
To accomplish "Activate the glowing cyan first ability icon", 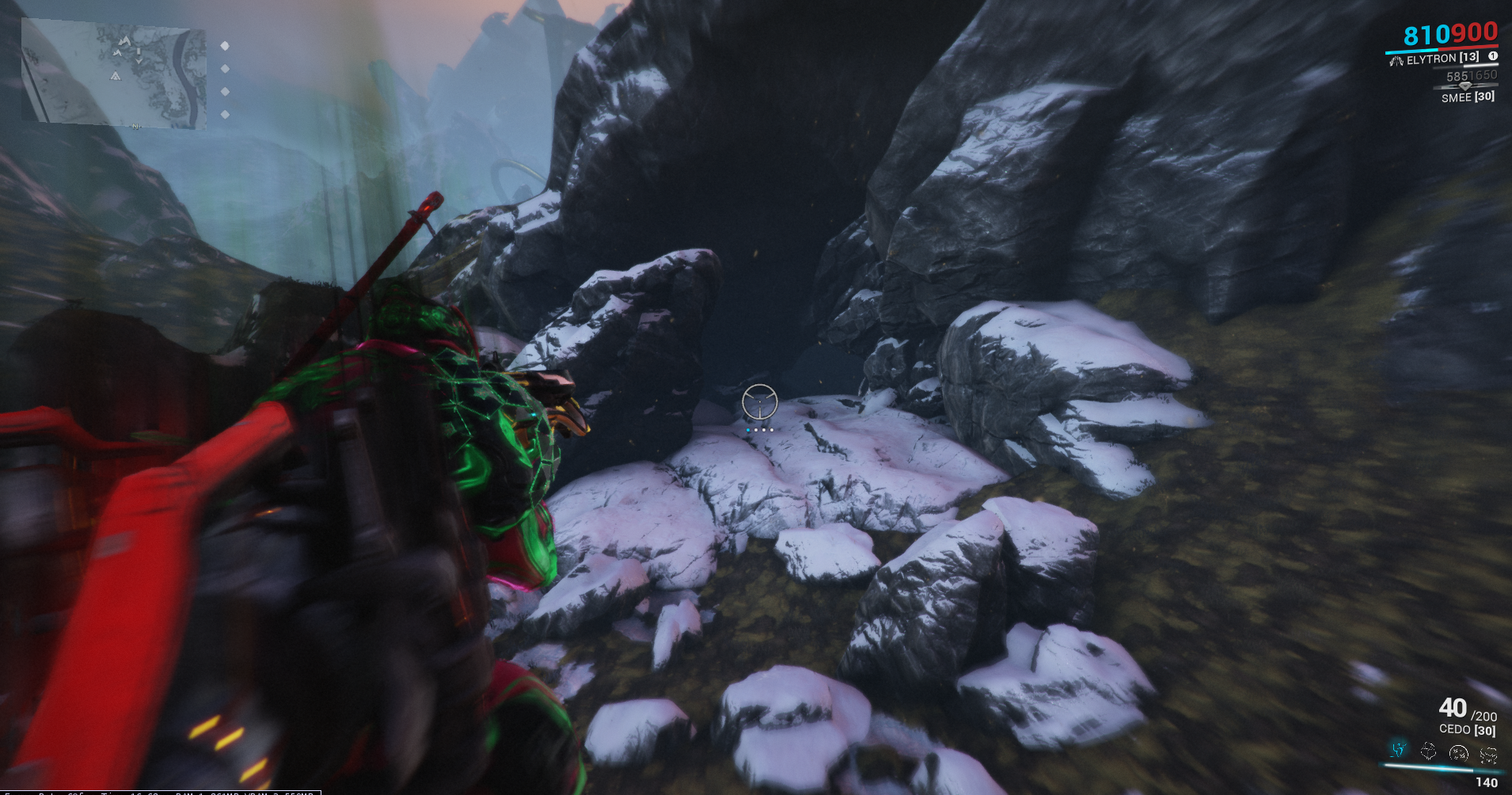I will (1399, 749).
